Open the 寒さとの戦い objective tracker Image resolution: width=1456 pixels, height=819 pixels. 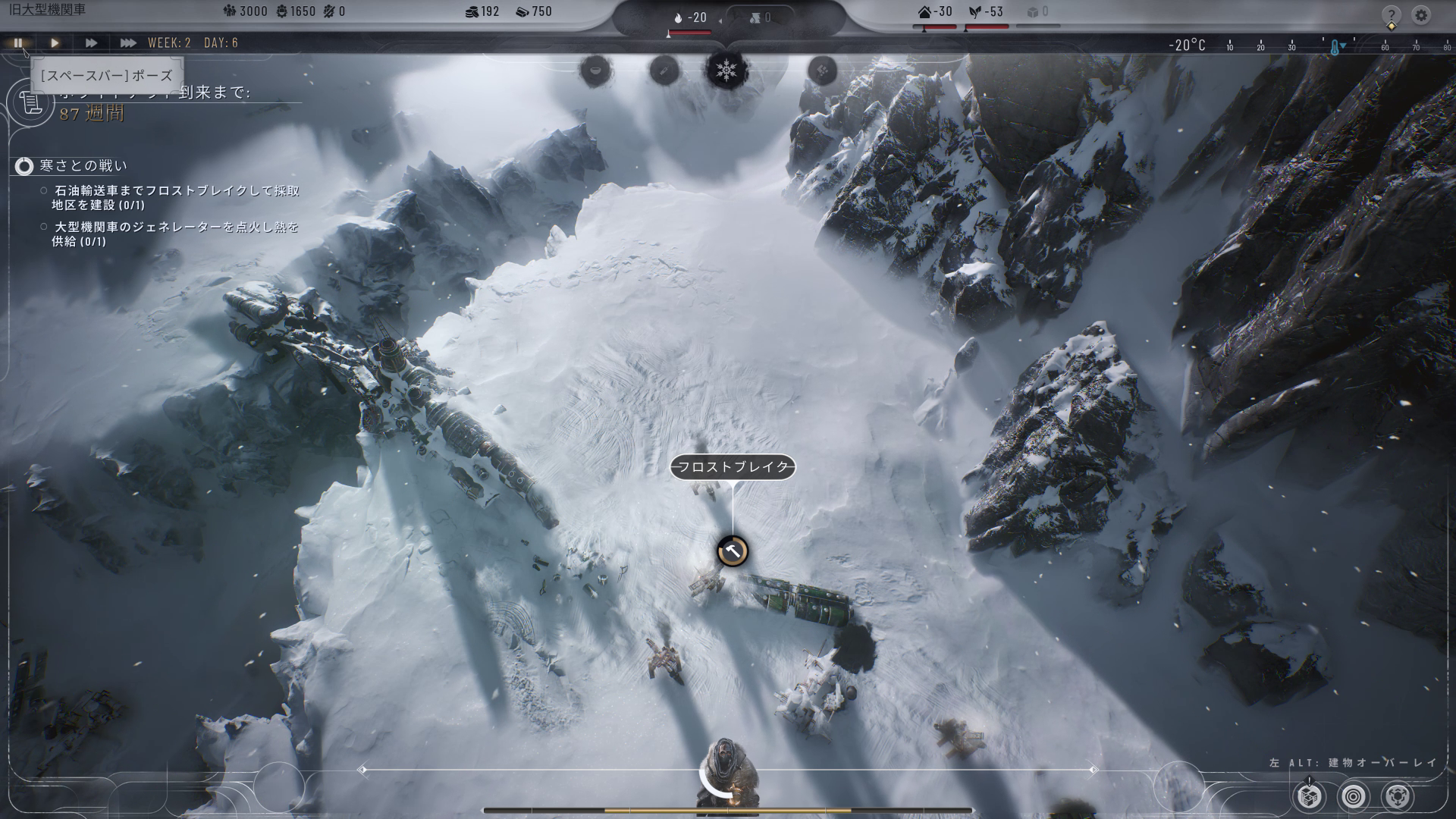point(24,166)
